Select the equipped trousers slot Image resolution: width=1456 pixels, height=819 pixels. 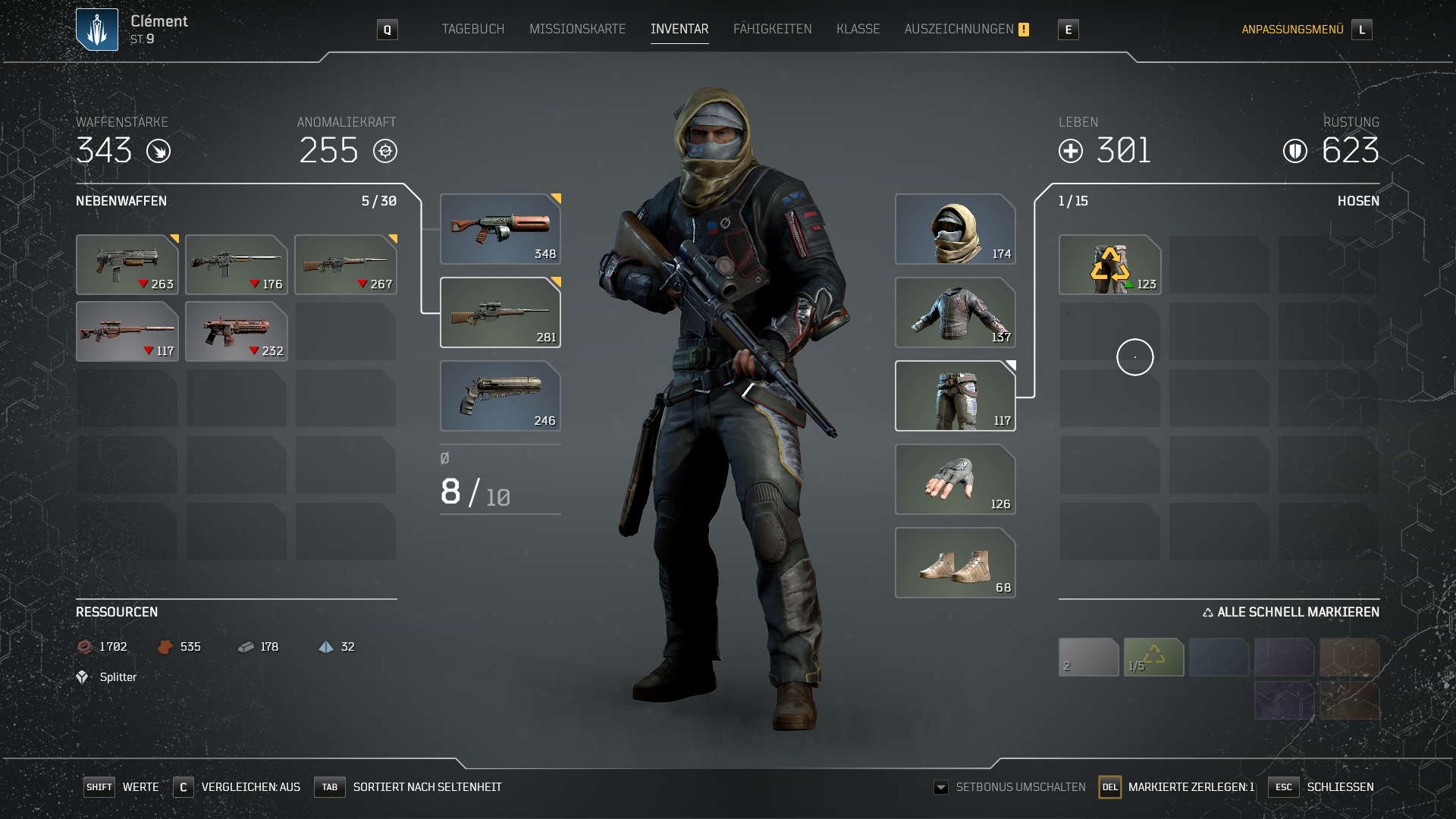(955, 396)
